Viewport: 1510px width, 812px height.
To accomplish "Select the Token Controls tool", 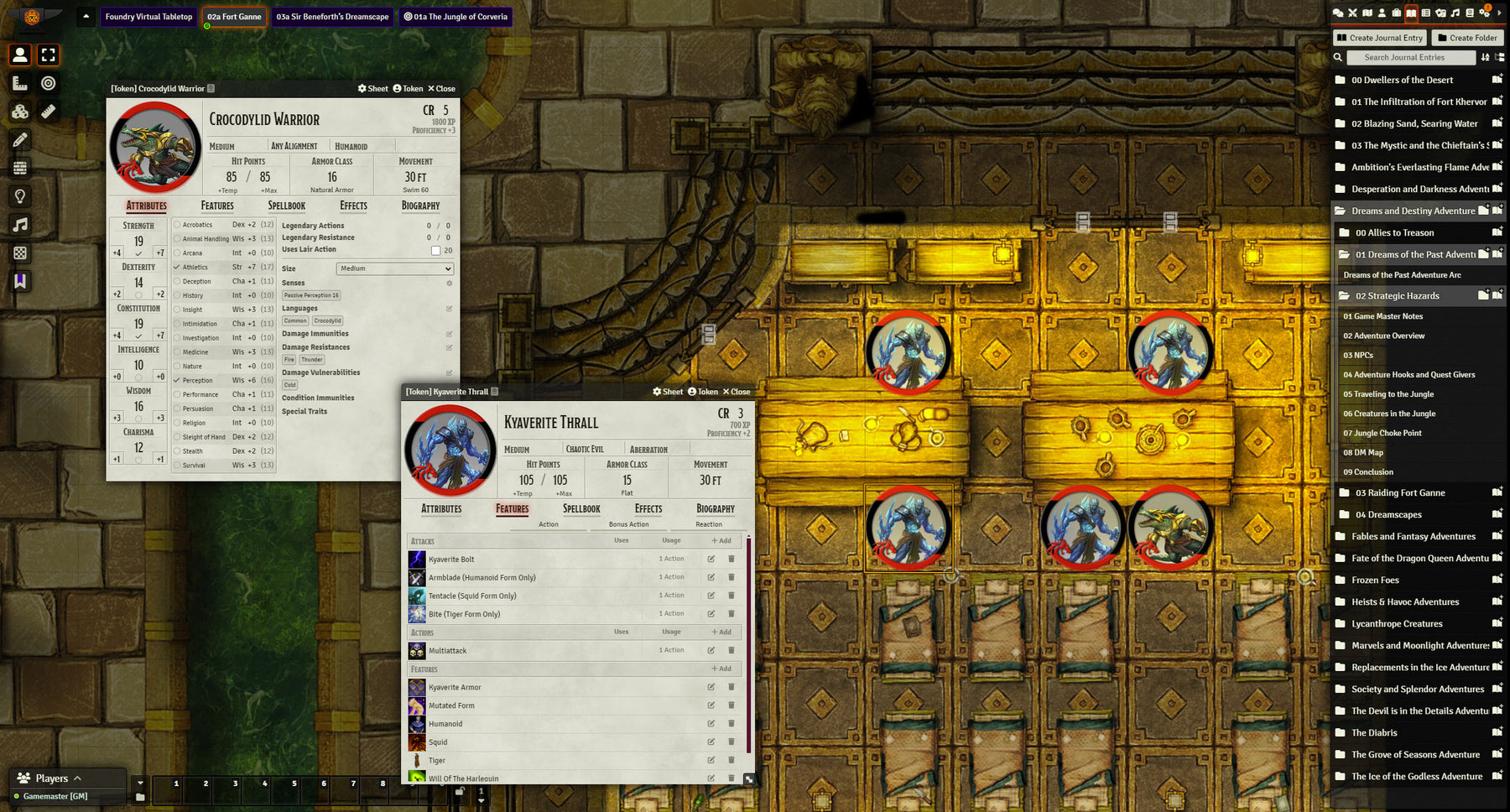I will (x=20, y=55).
